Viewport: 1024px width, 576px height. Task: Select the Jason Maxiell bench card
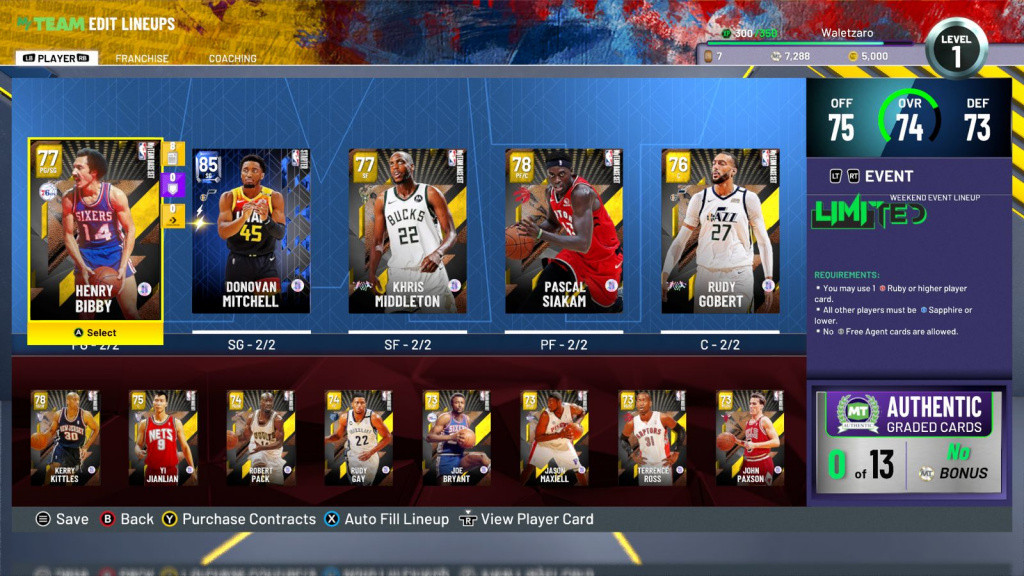[x=554, y=437]
